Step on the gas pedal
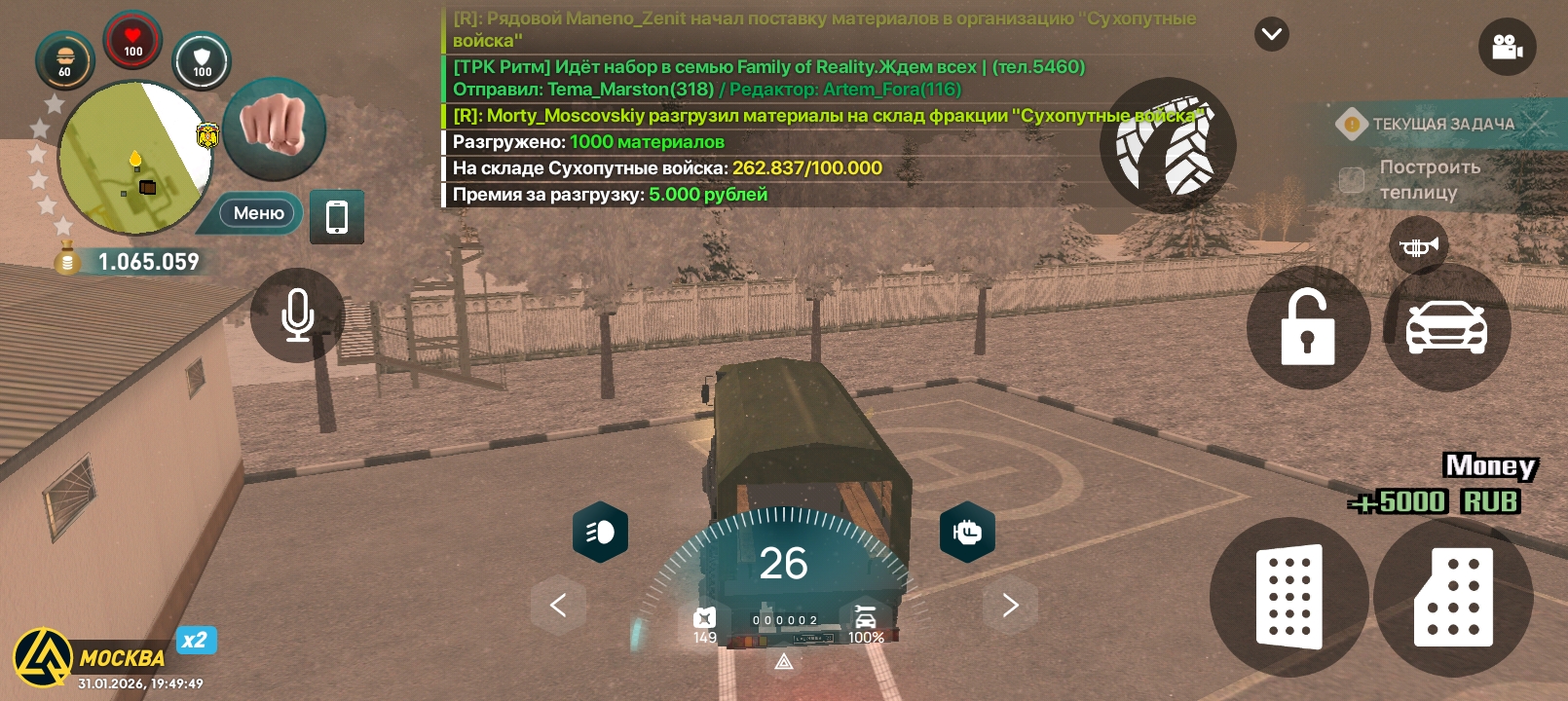This screenshot has height=701, width=1568. pyautogui.click(x=1453, y=597)
